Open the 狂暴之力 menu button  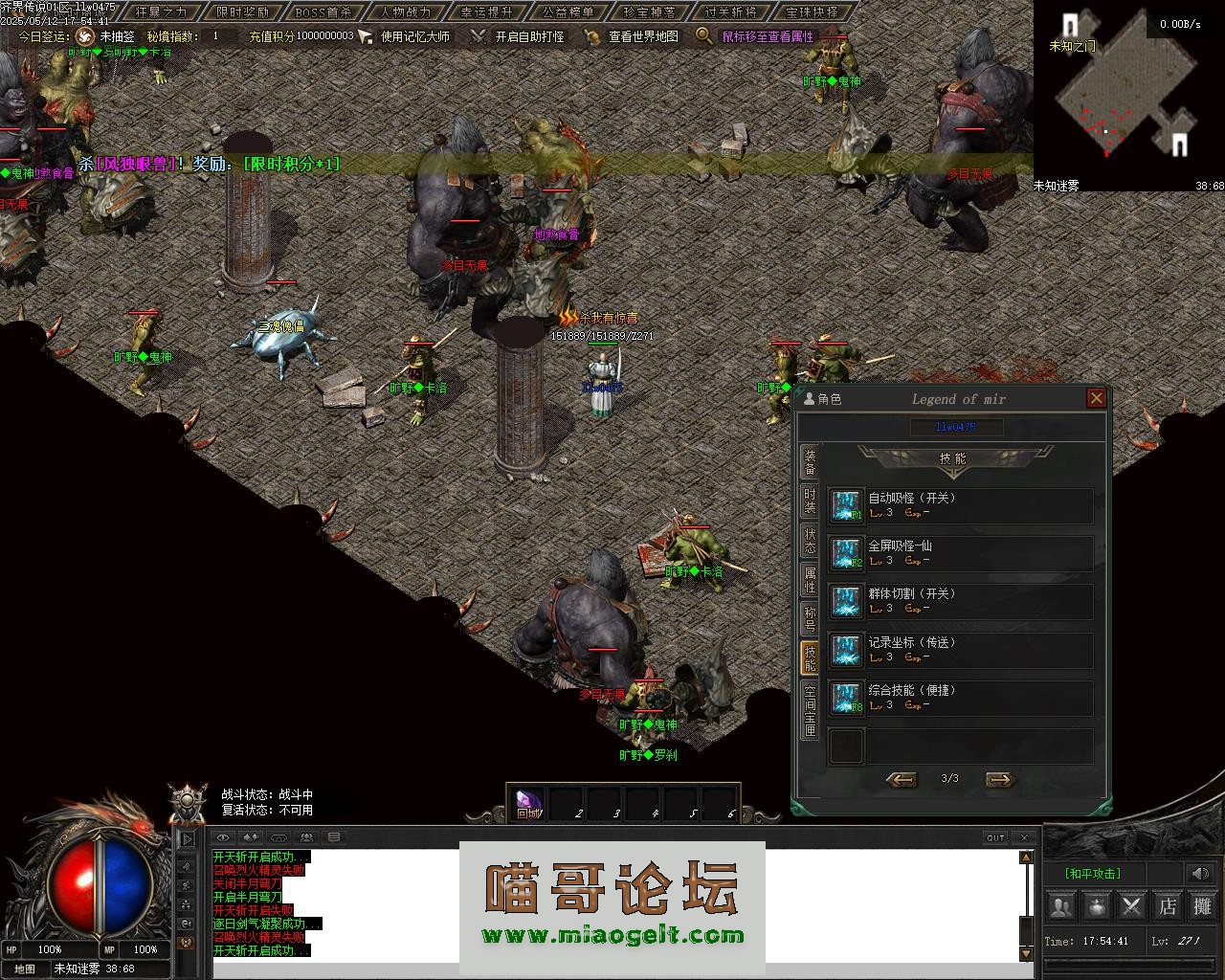[161, 12]
